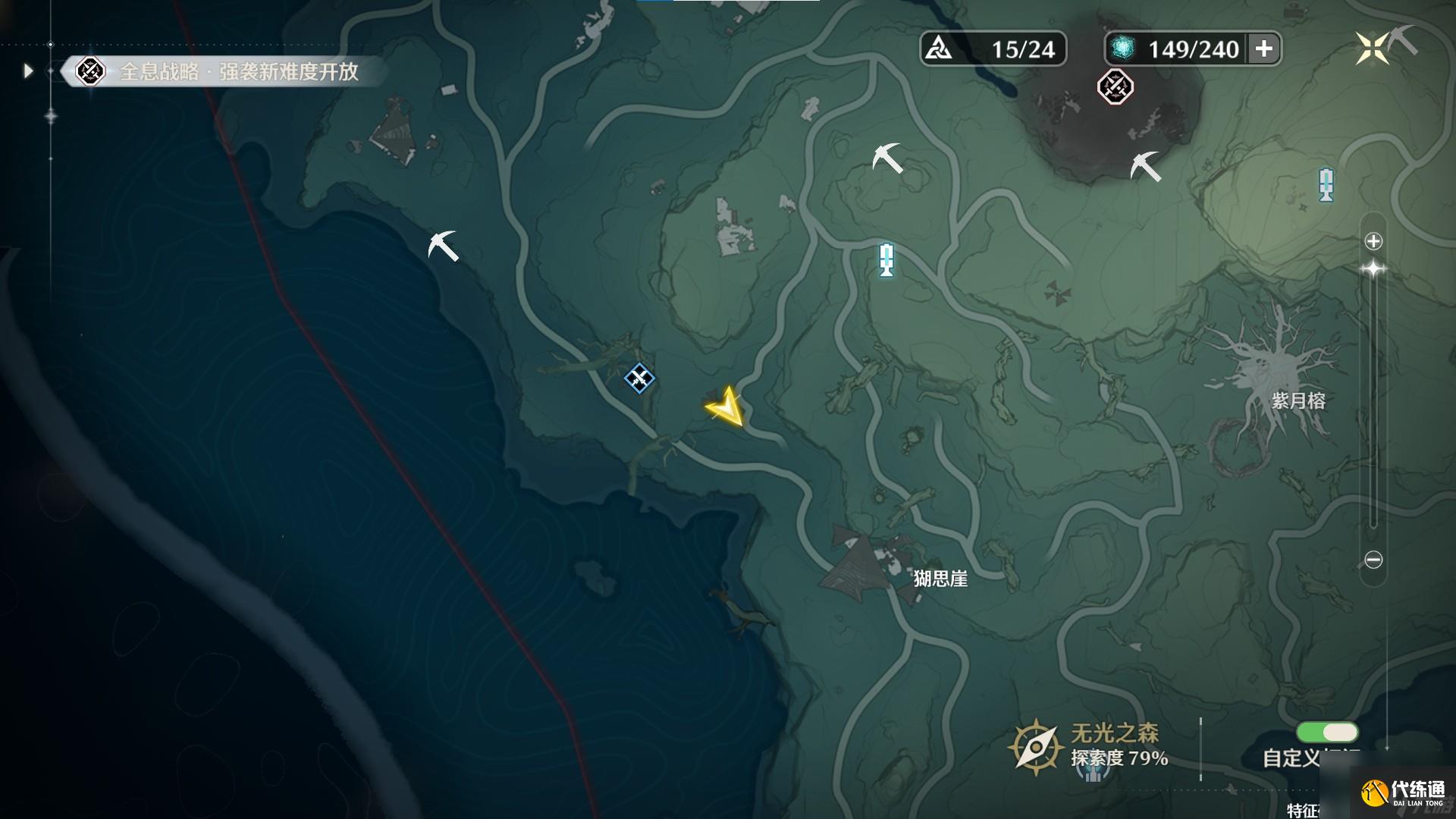The image size is (1456, 819).
Task: Add more waveplates with the plus button
Action: 1263,49
